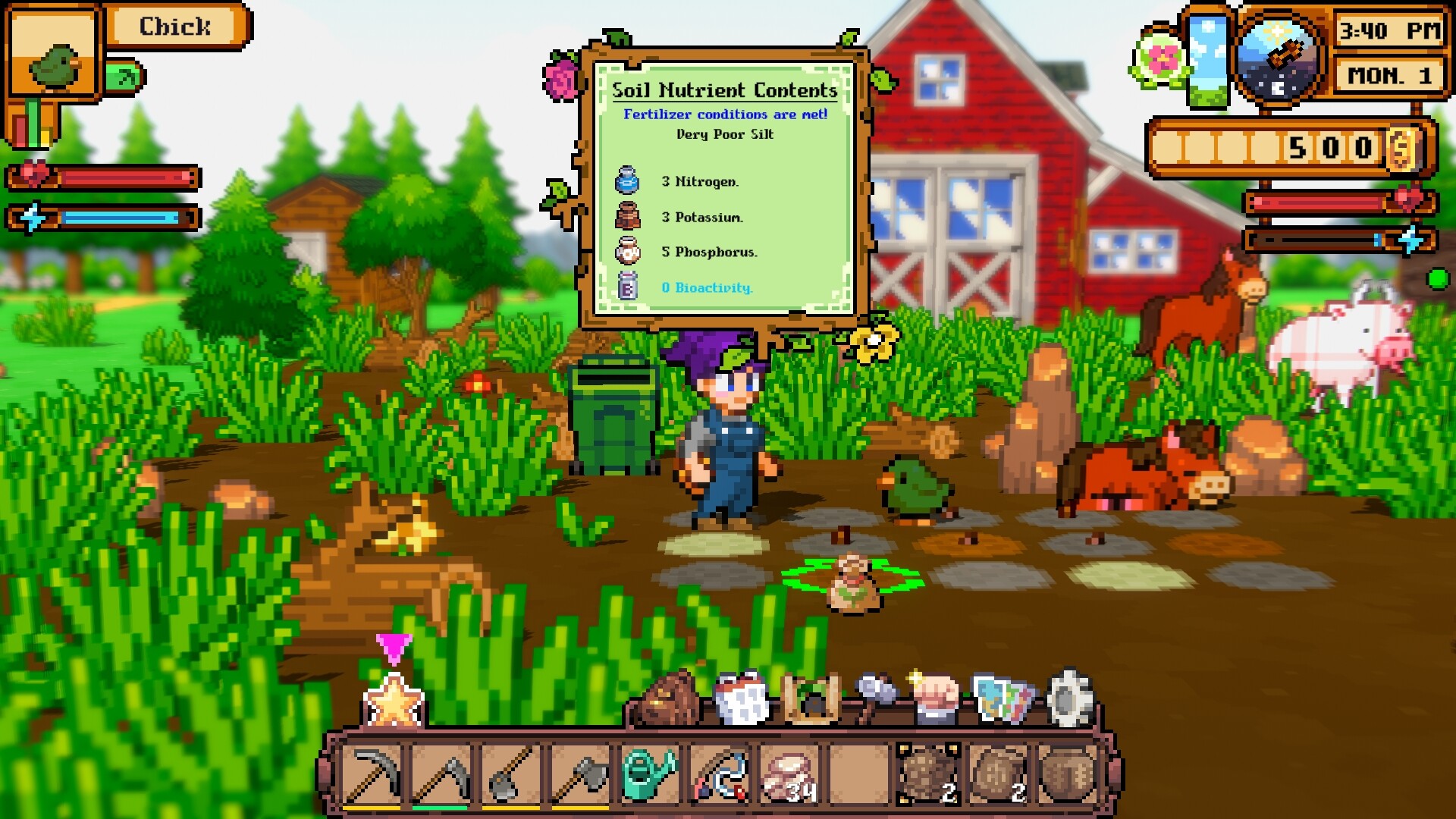Show the map cards icon
This screenshot has height=819, width=1456.
coord(1003,698)
